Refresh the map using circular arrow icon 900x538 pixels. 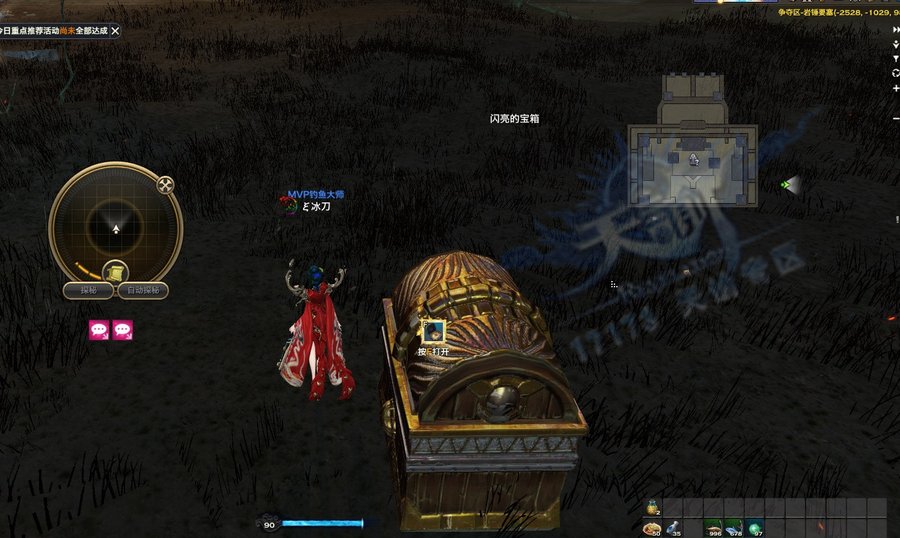pyautogui.click(x=895, y=73)
